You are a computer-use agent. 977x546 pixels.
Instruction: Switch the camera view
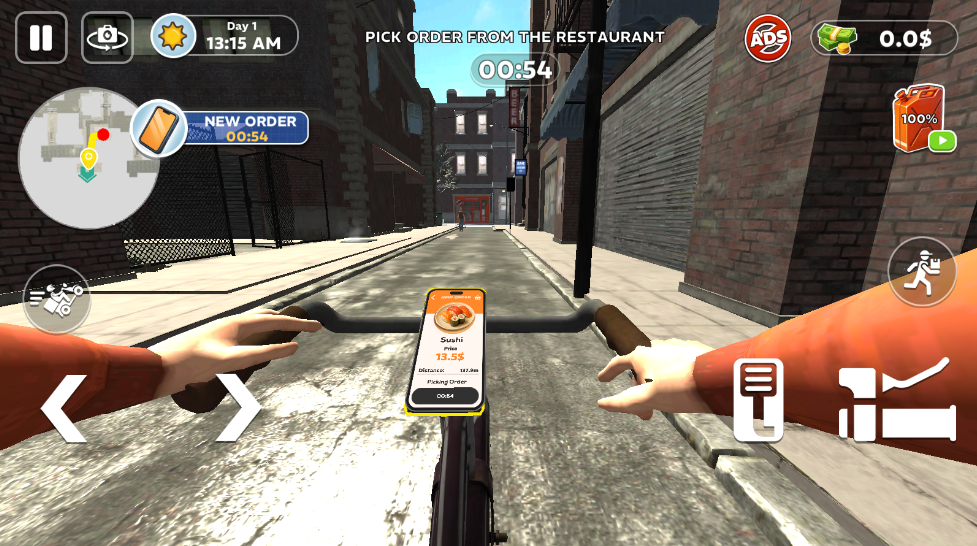107,38
